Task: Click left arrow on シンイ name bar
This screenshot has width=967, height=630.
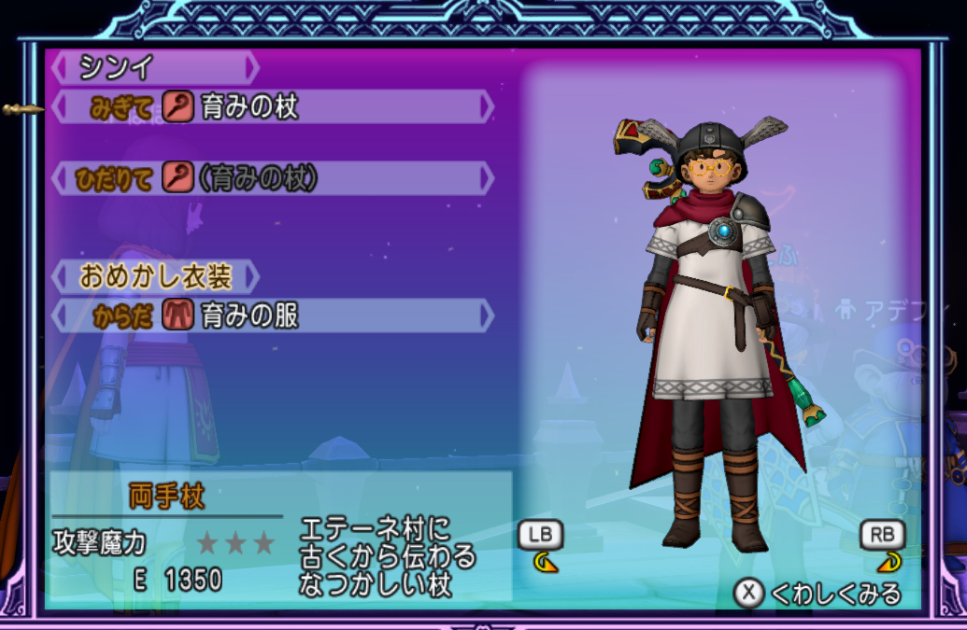Action: point(57,68)
